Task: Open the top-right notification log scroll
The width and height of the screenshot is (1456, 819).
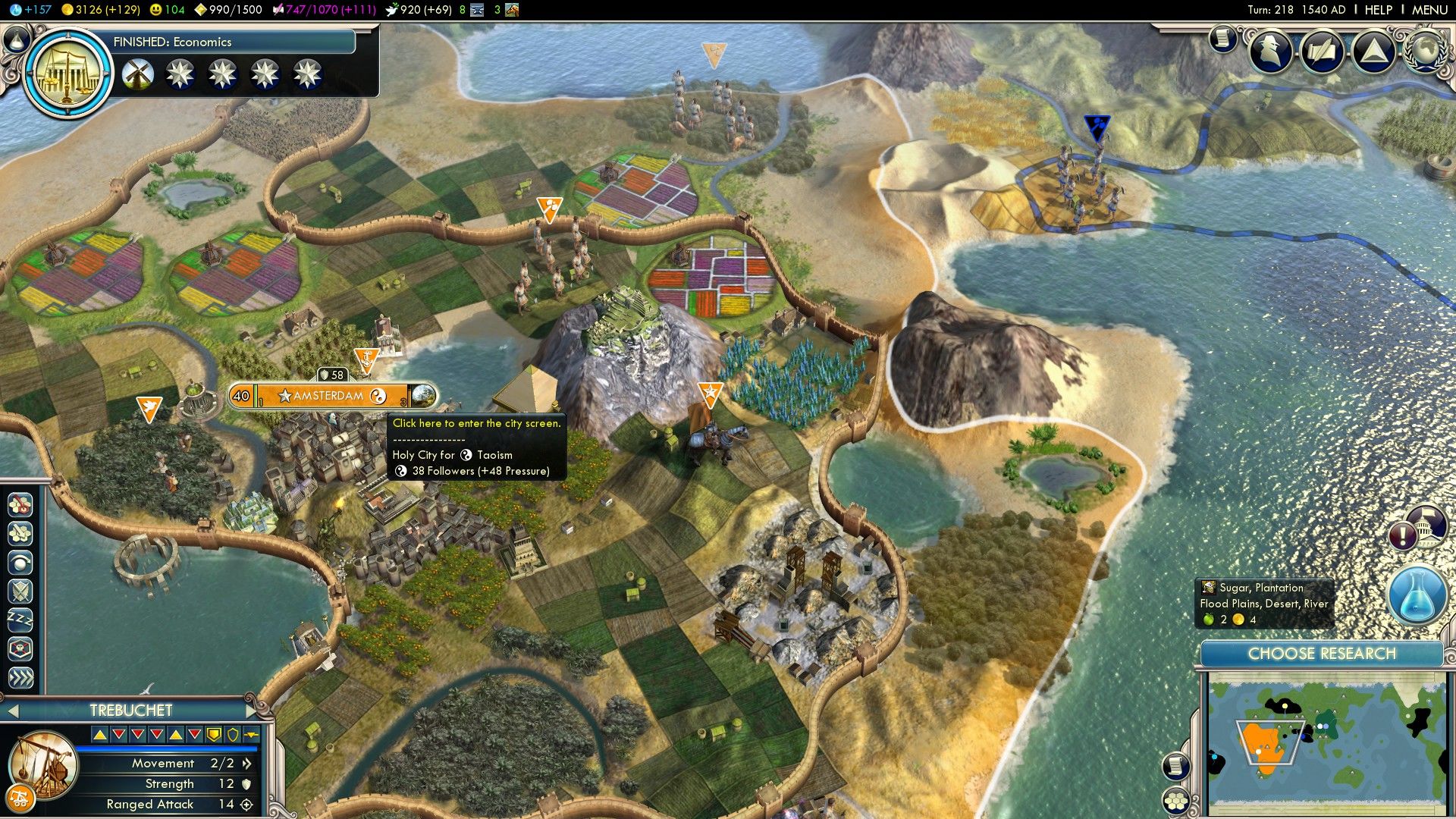Action: tap(1222, 38)
